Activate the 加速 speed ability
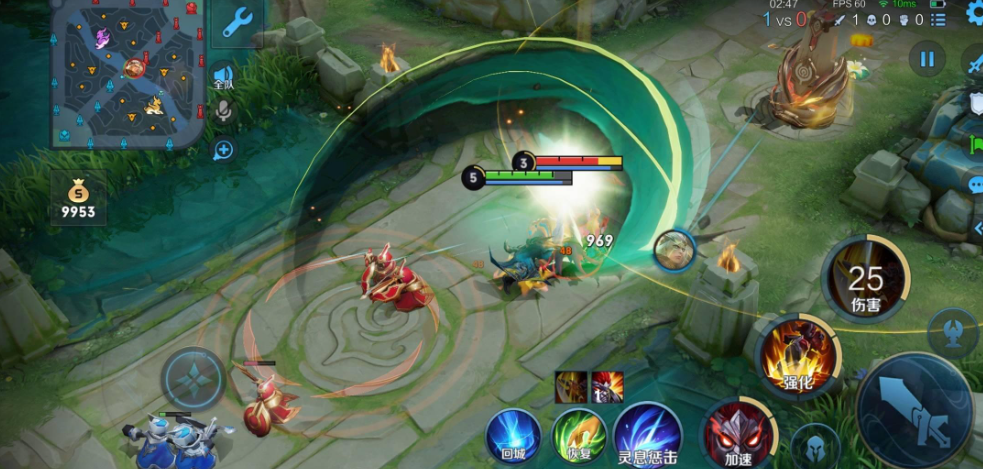Screen dimensions: 983x469 click(736, 436)
